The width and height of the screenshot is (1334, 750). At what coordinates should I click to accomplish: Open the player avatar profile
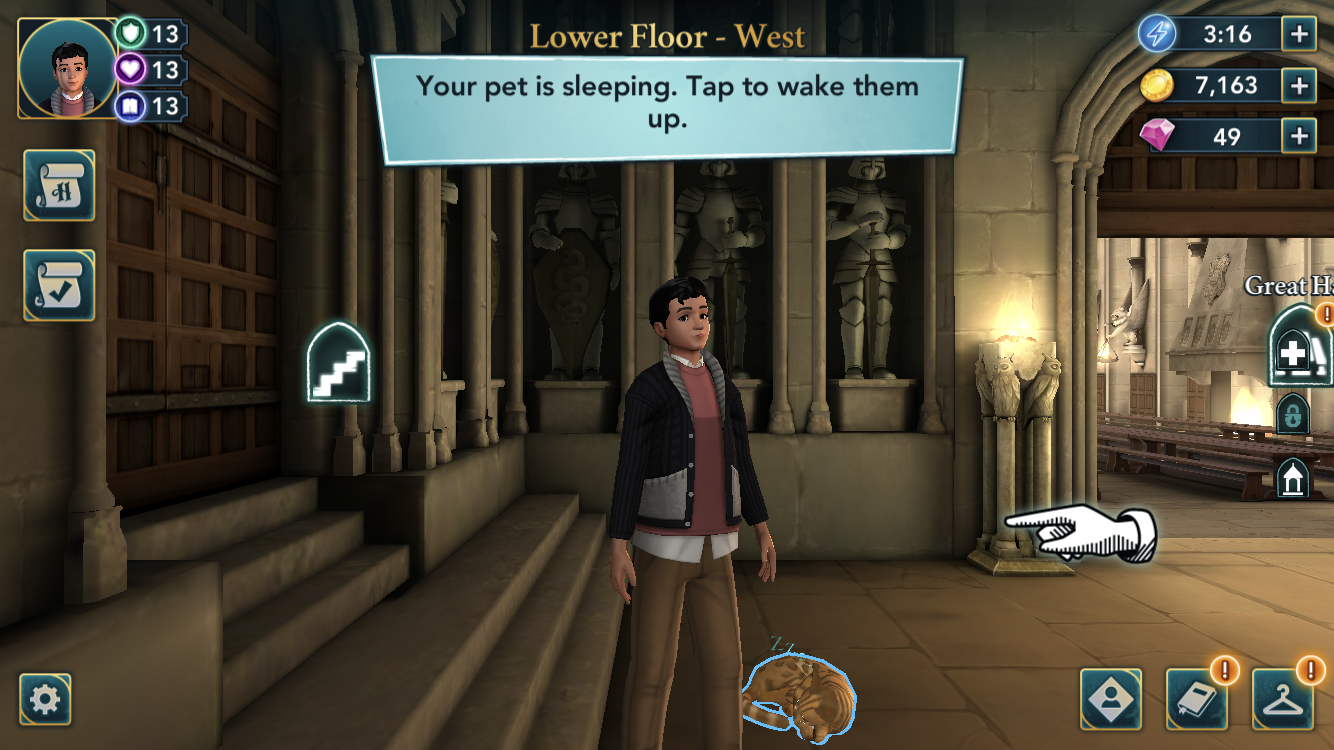point(68,69)
